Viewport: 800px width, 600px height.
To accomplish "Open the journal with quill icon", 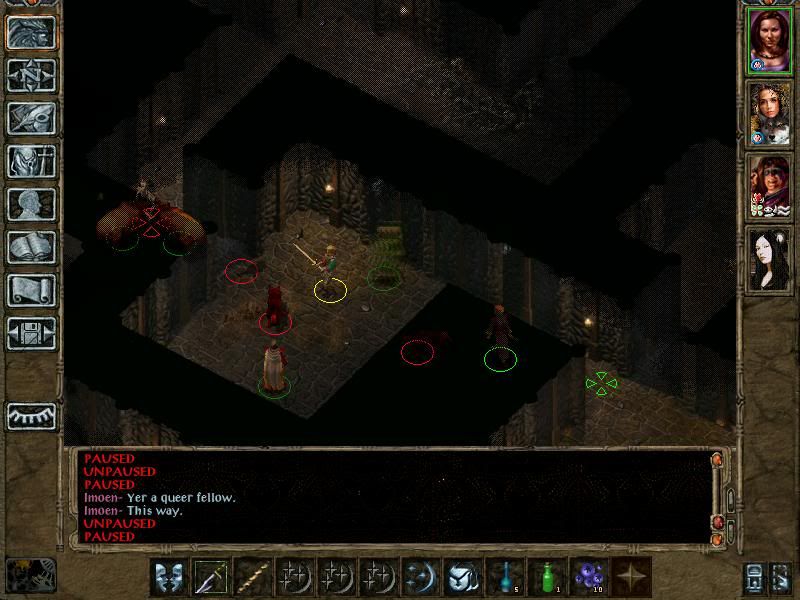I will coord(31,118).
